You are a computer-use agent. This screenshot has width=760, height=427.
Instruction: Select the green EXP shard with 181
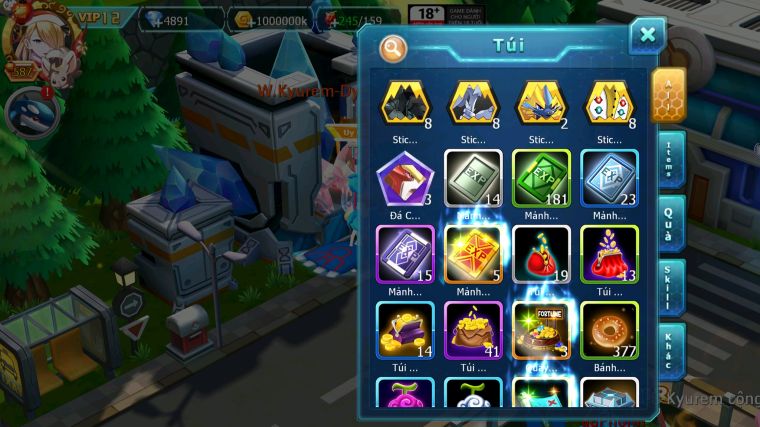tap(540, 179)
